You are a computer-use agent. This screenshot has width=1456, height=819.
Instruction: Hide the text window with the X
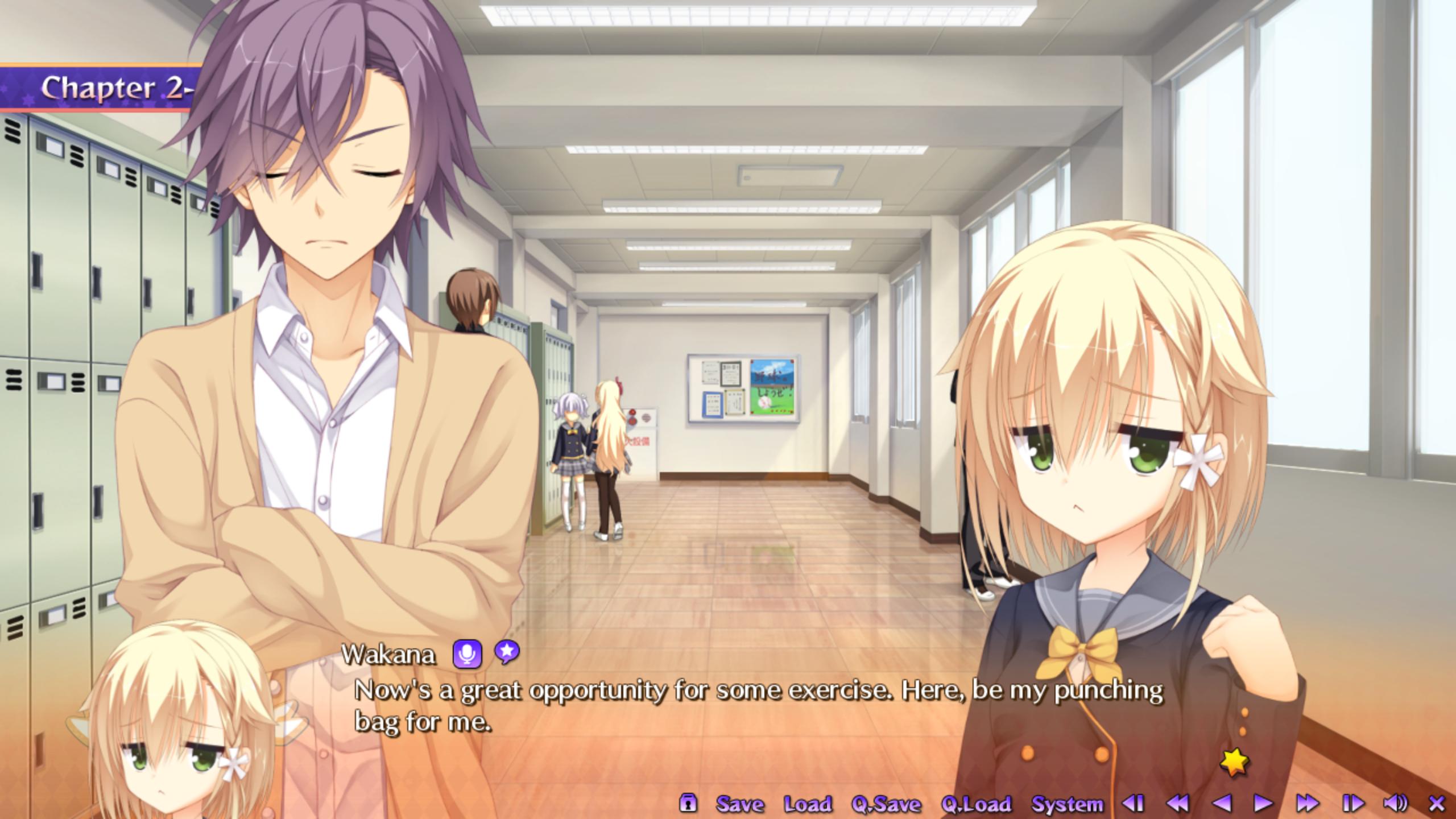[x=1437, y=803]
